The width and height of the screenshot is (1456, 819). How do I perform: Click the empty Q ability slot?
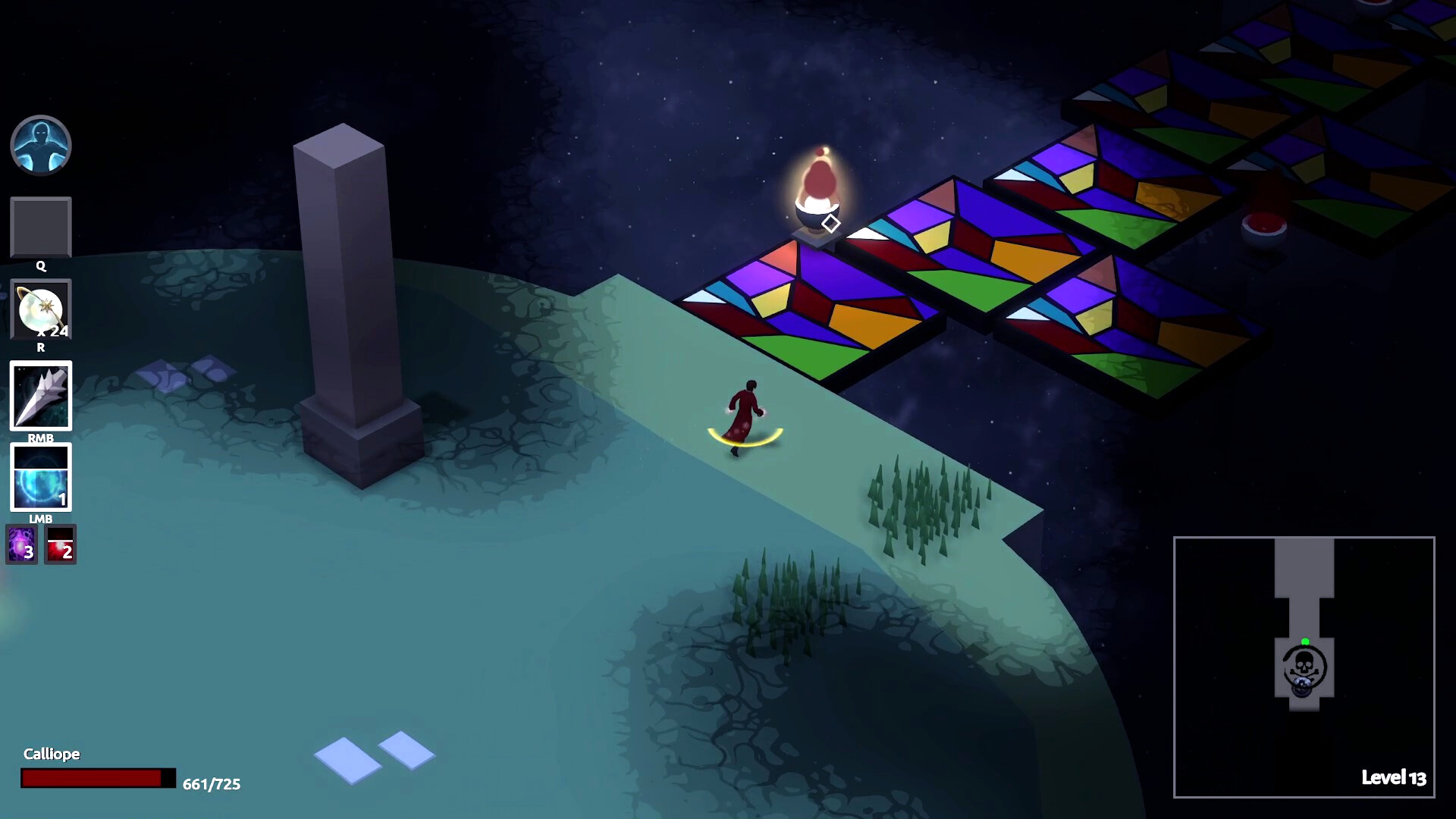tap(41, 227)
